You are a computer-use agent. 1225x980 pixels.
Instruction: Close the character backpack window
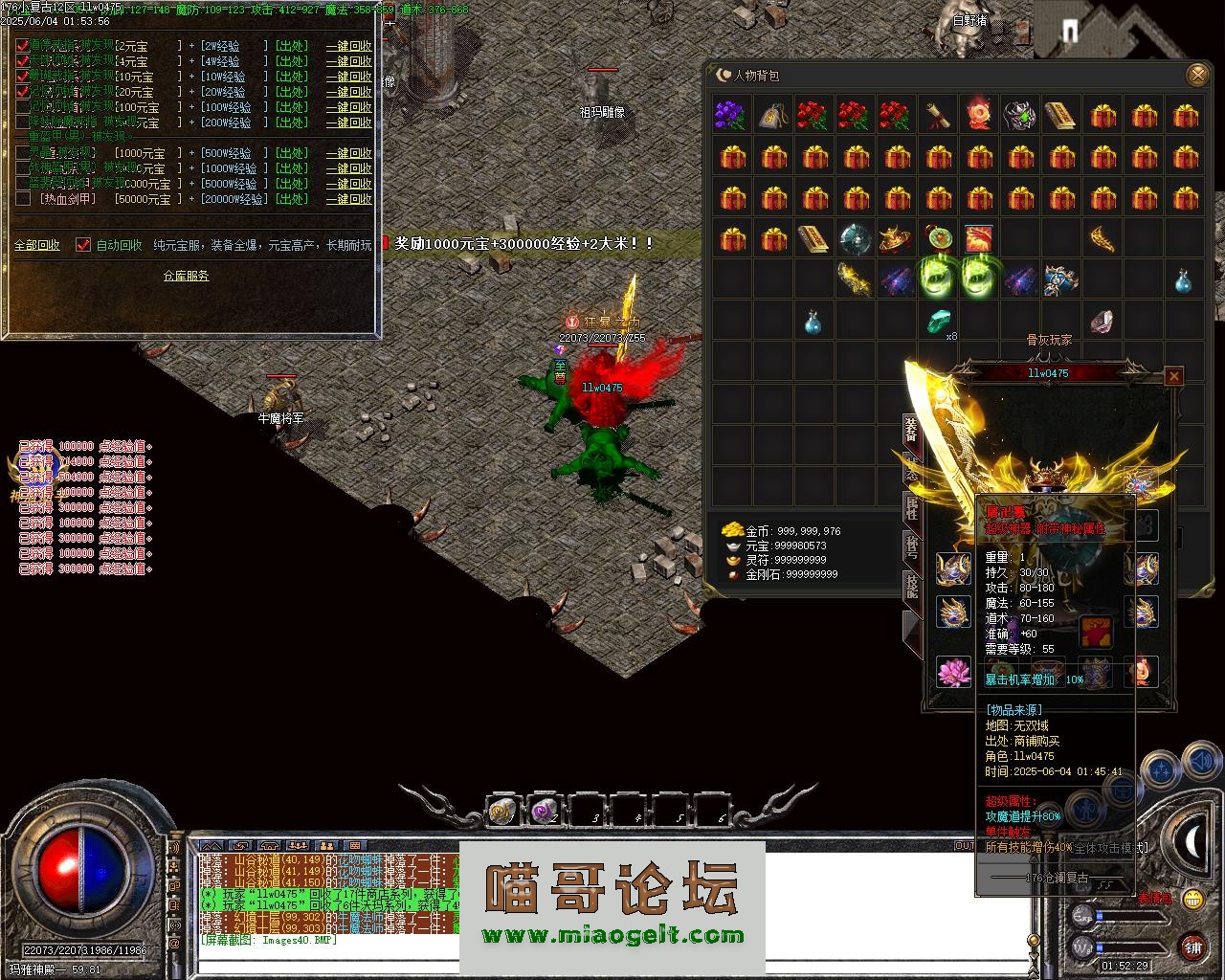pos(1196,75)
